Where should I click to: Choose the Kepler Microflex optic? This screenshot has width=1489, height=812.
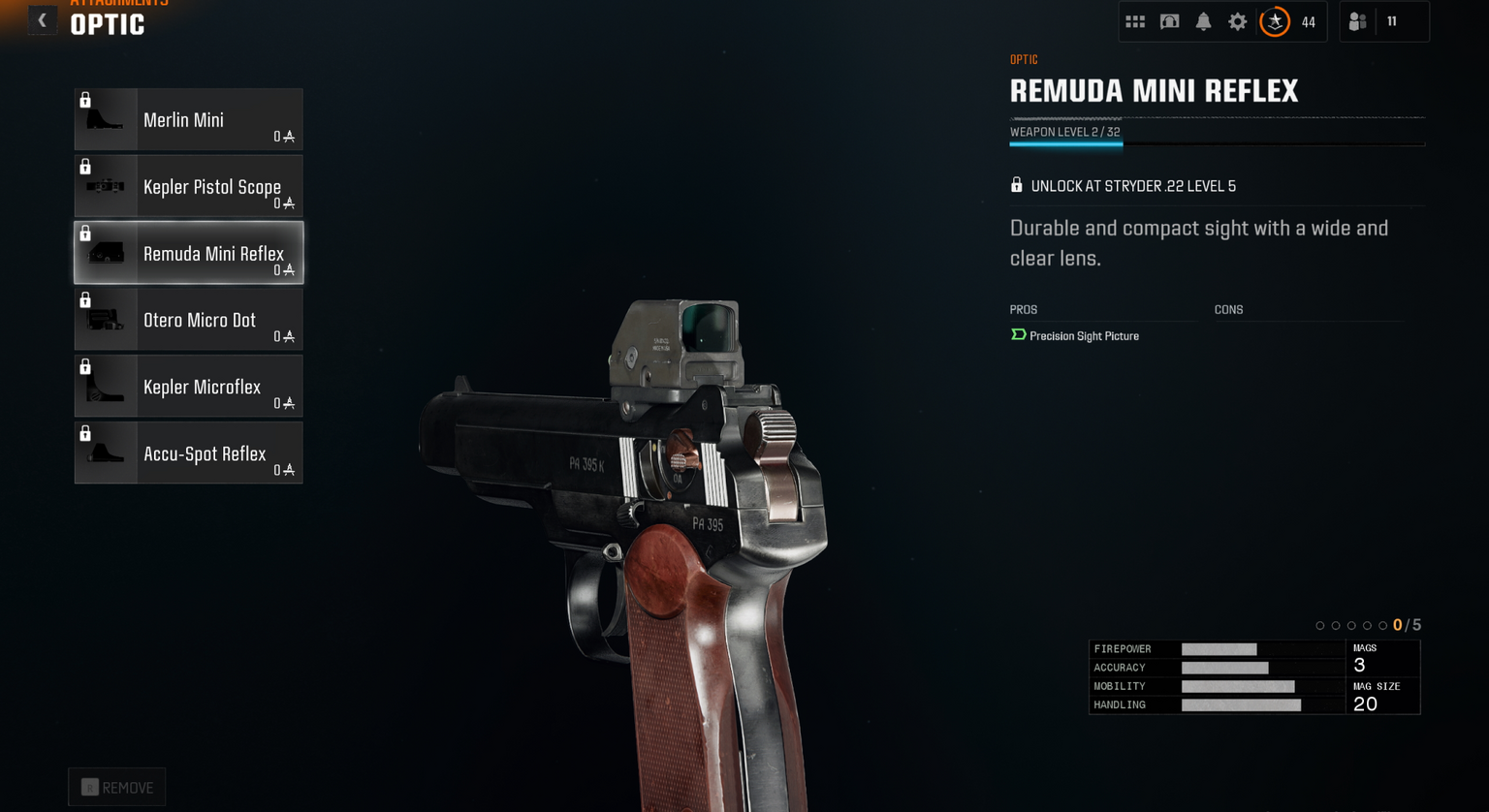pos(188,387)
